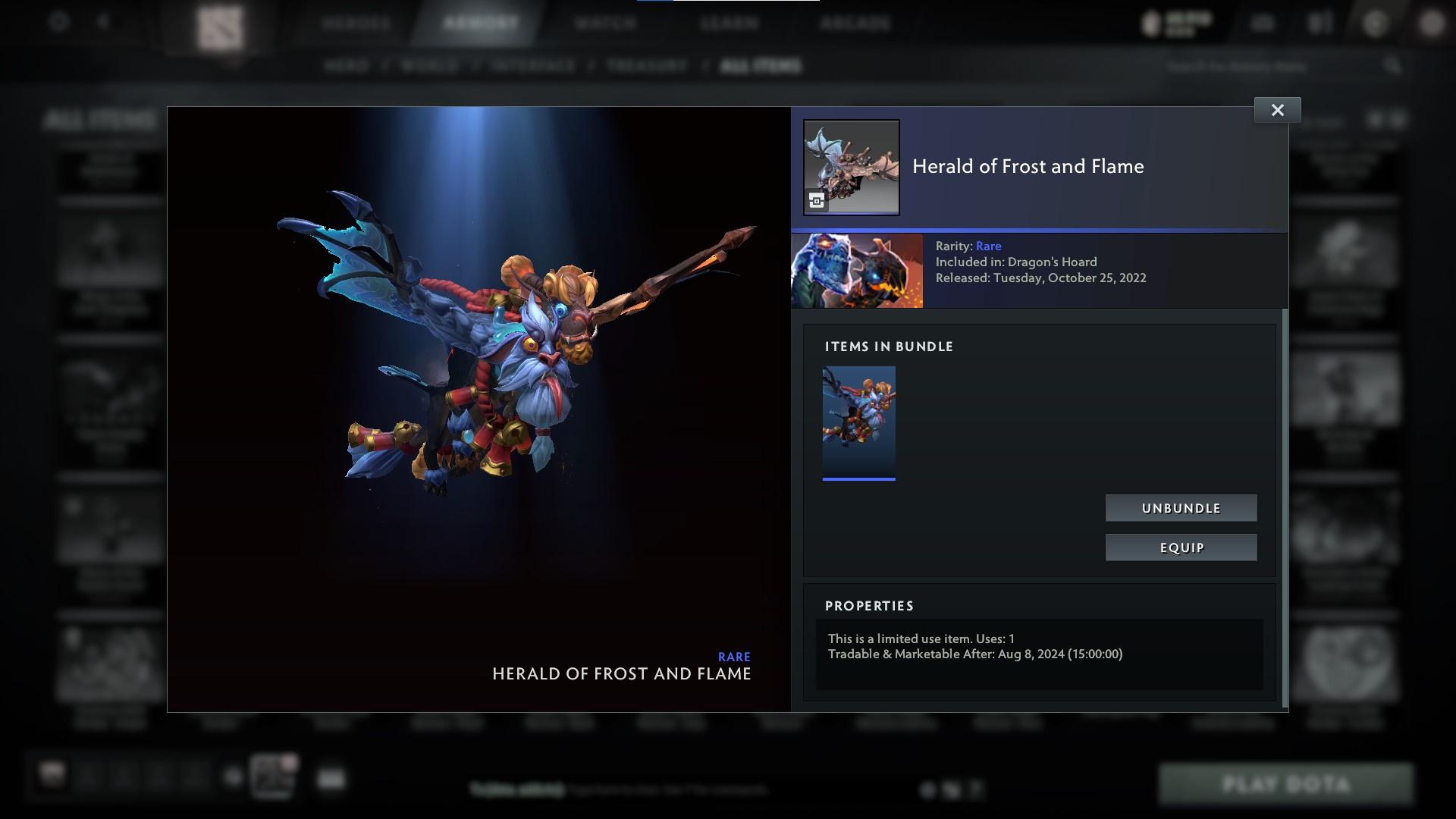Select the grid view icon above the item list

pos(1376,120)
